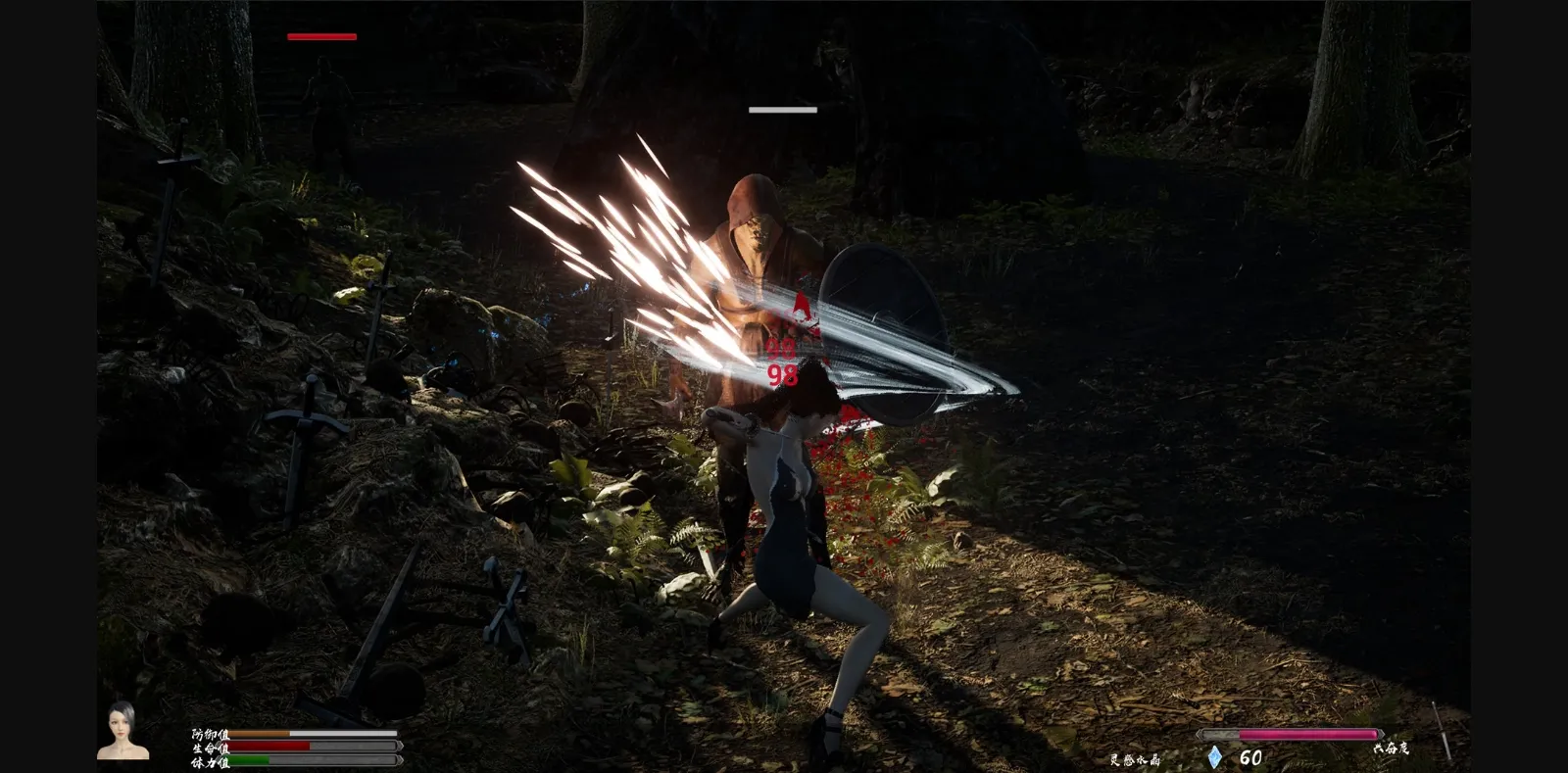Click the red arrow hit indicator on the enemy
This screenshot has height=773, width=1568.
[801, 309]
